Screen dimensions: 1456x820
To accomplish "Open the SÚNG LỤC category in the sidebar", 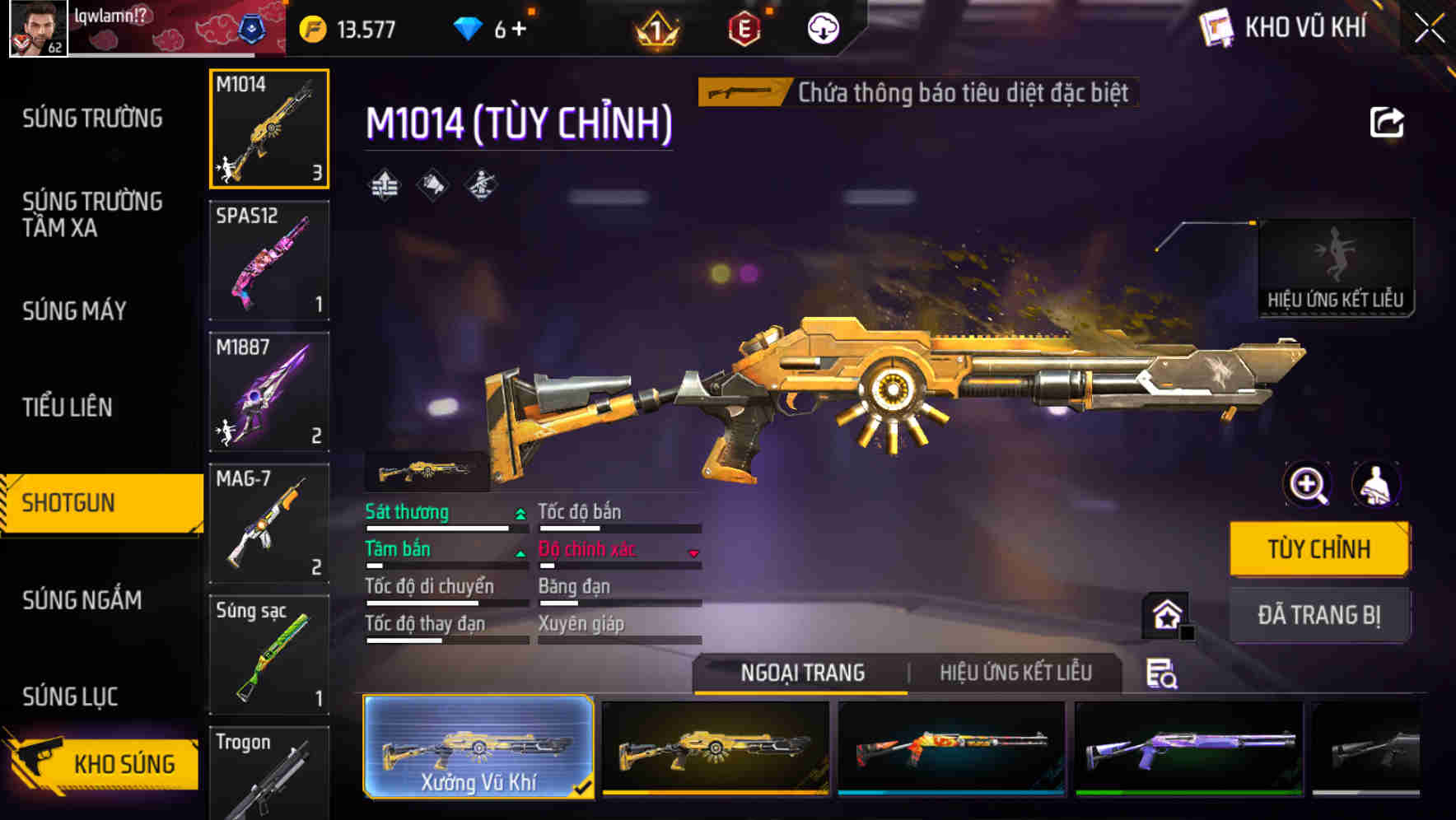I will [x=71, y=696].
